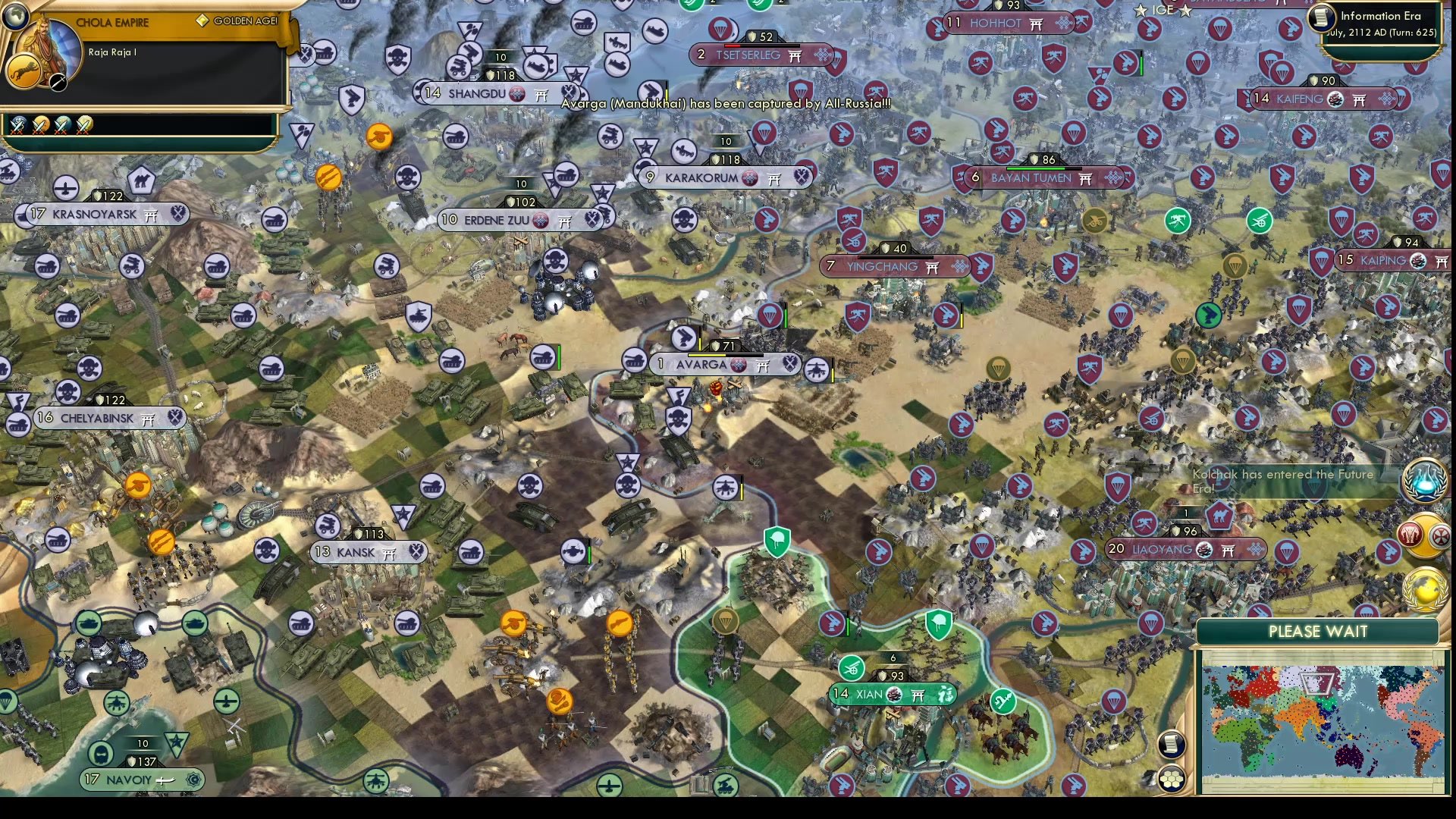
Task: Click the hex tiles map options icon
Action: coord(1171,778)
